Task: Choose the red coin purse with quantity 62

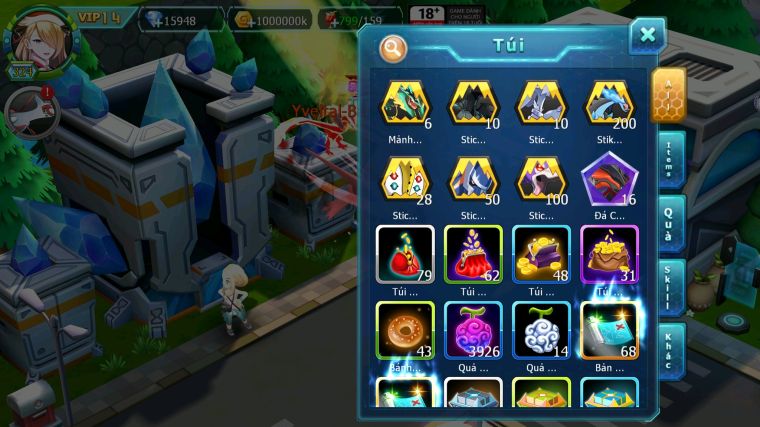Action: [472, 254]
